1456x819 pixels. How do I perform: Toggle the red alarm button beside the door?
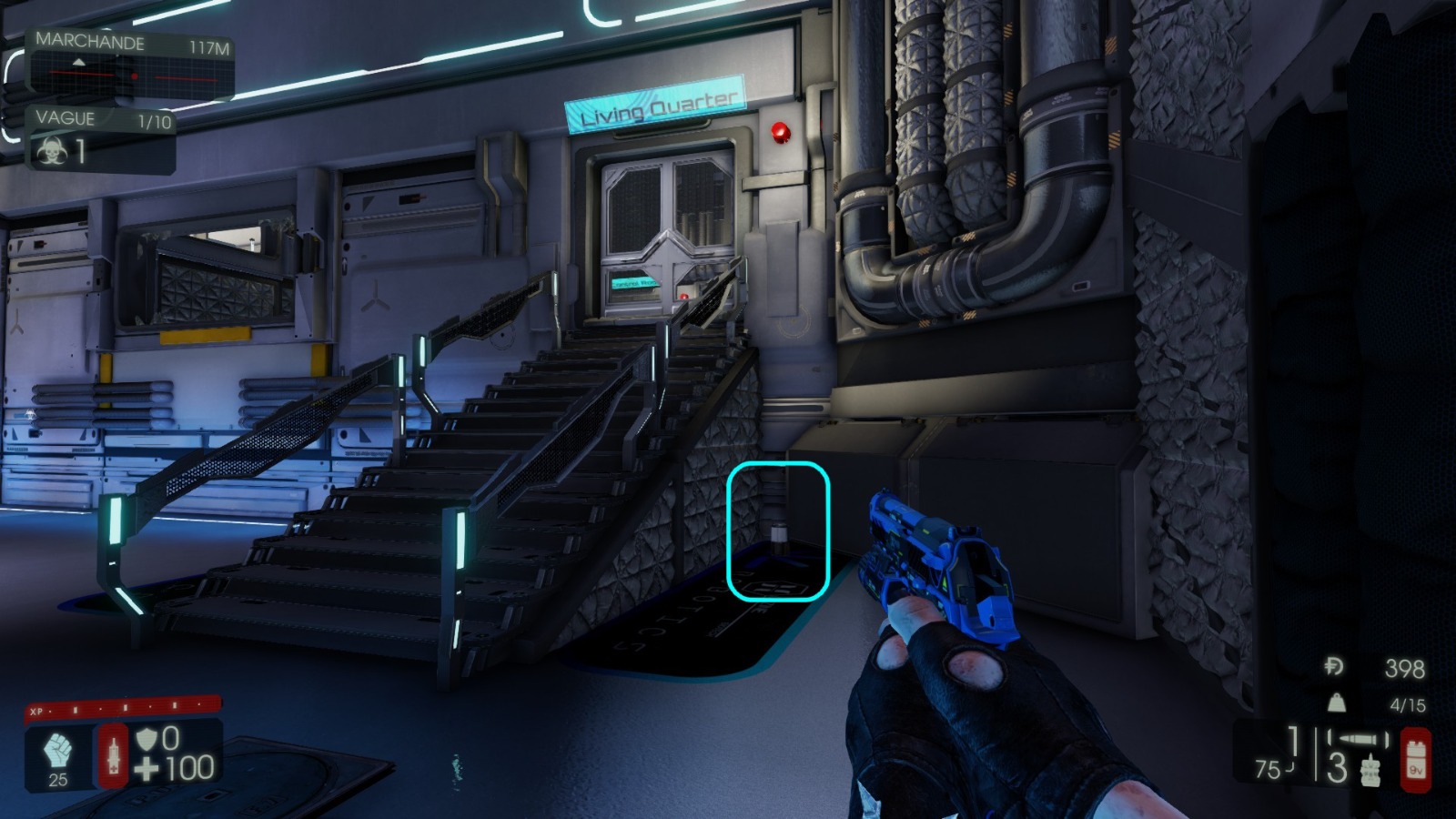tap(781, 130)
